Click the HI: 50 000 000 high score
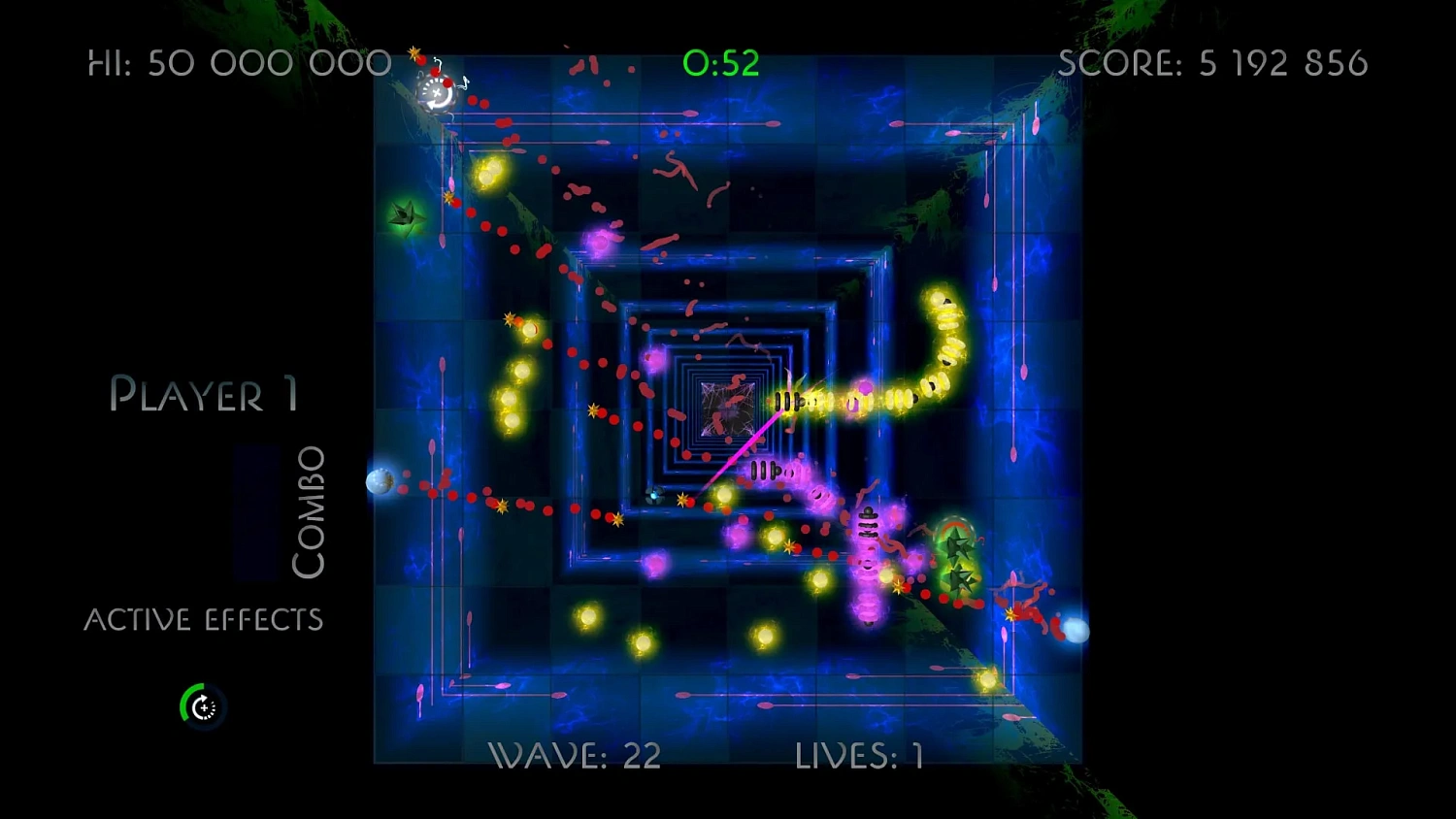1456x819 pixels. point(238,62)
